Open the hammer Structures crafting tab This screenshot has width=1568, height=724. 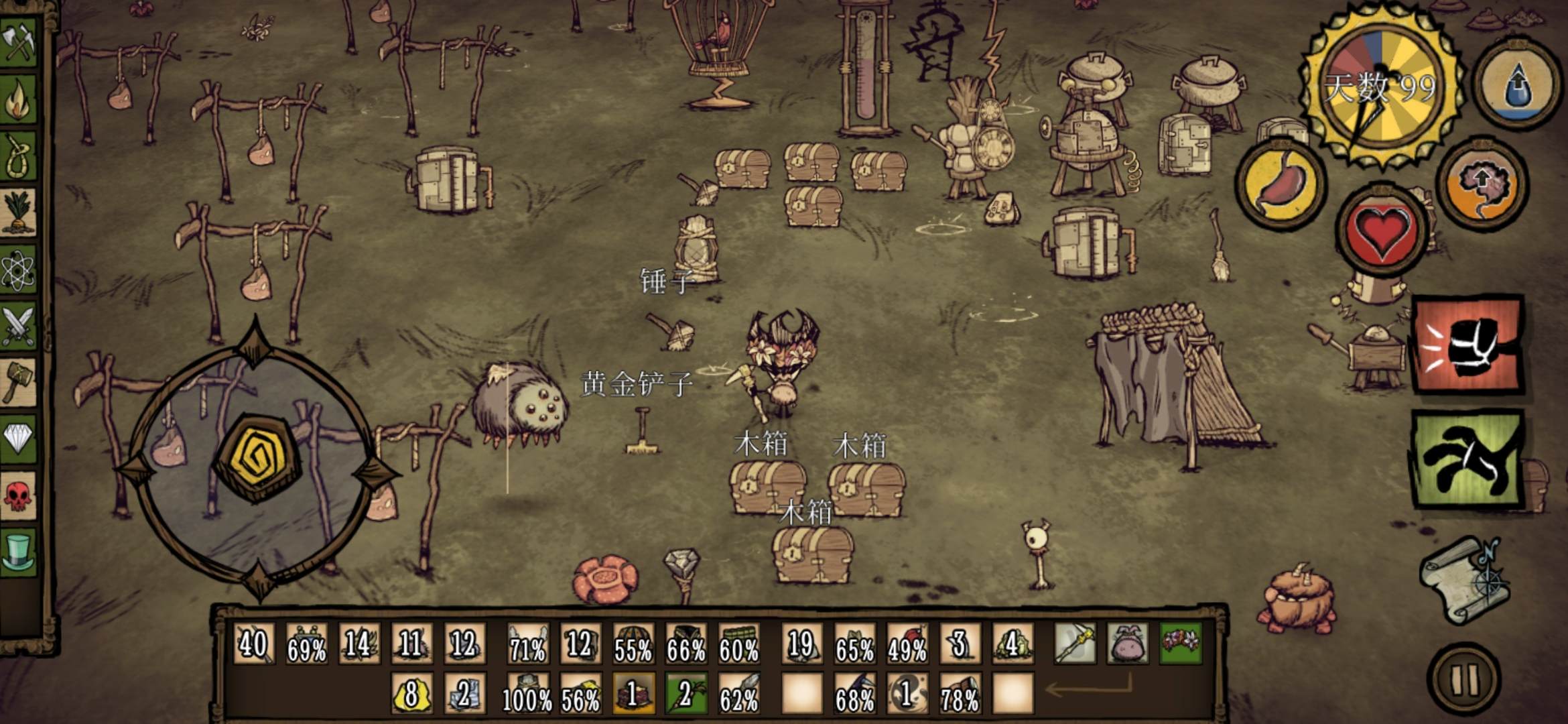19,382
